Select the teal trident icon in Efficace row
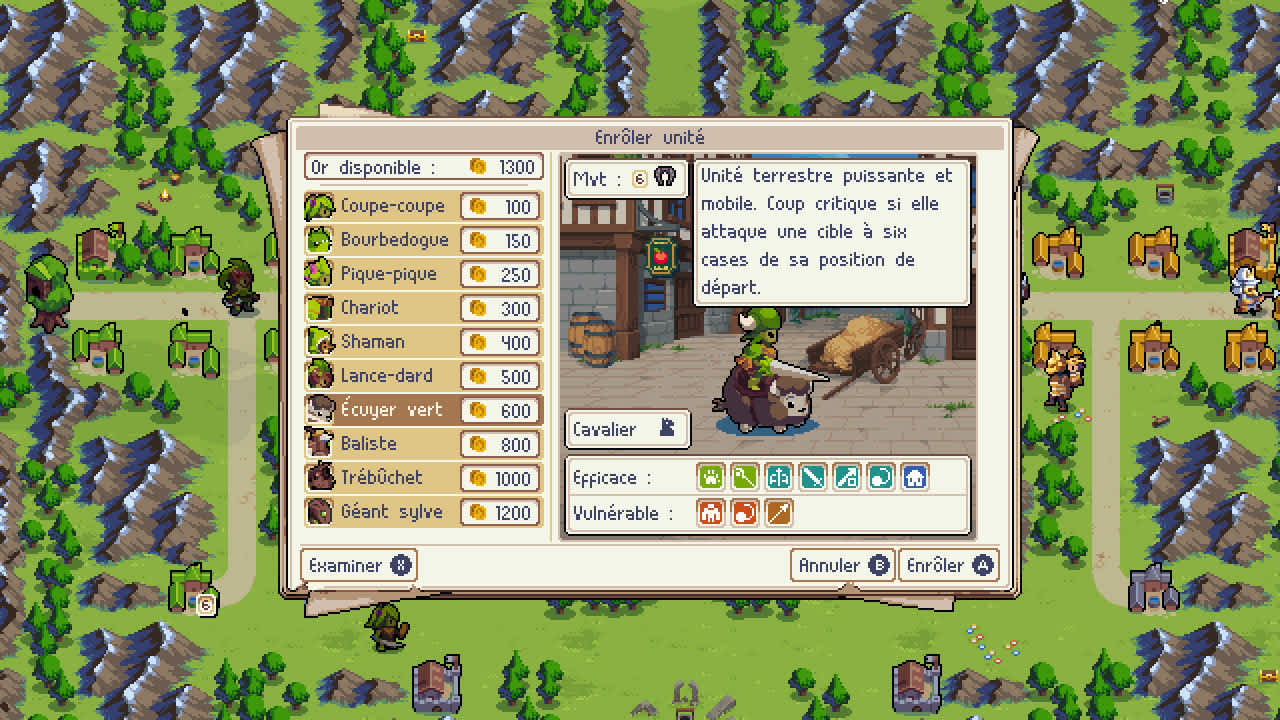 pyautogui.click(x=779, y=477)
